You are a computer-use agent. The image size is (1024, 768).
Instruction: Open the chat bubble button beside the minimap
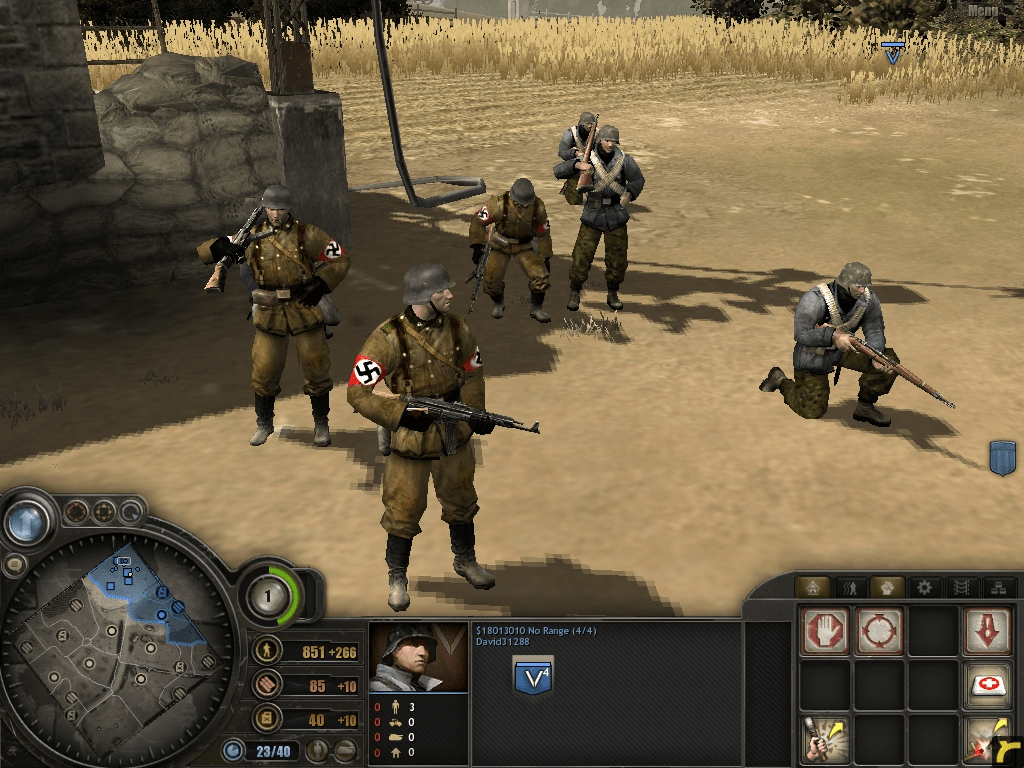click(14, 565)
